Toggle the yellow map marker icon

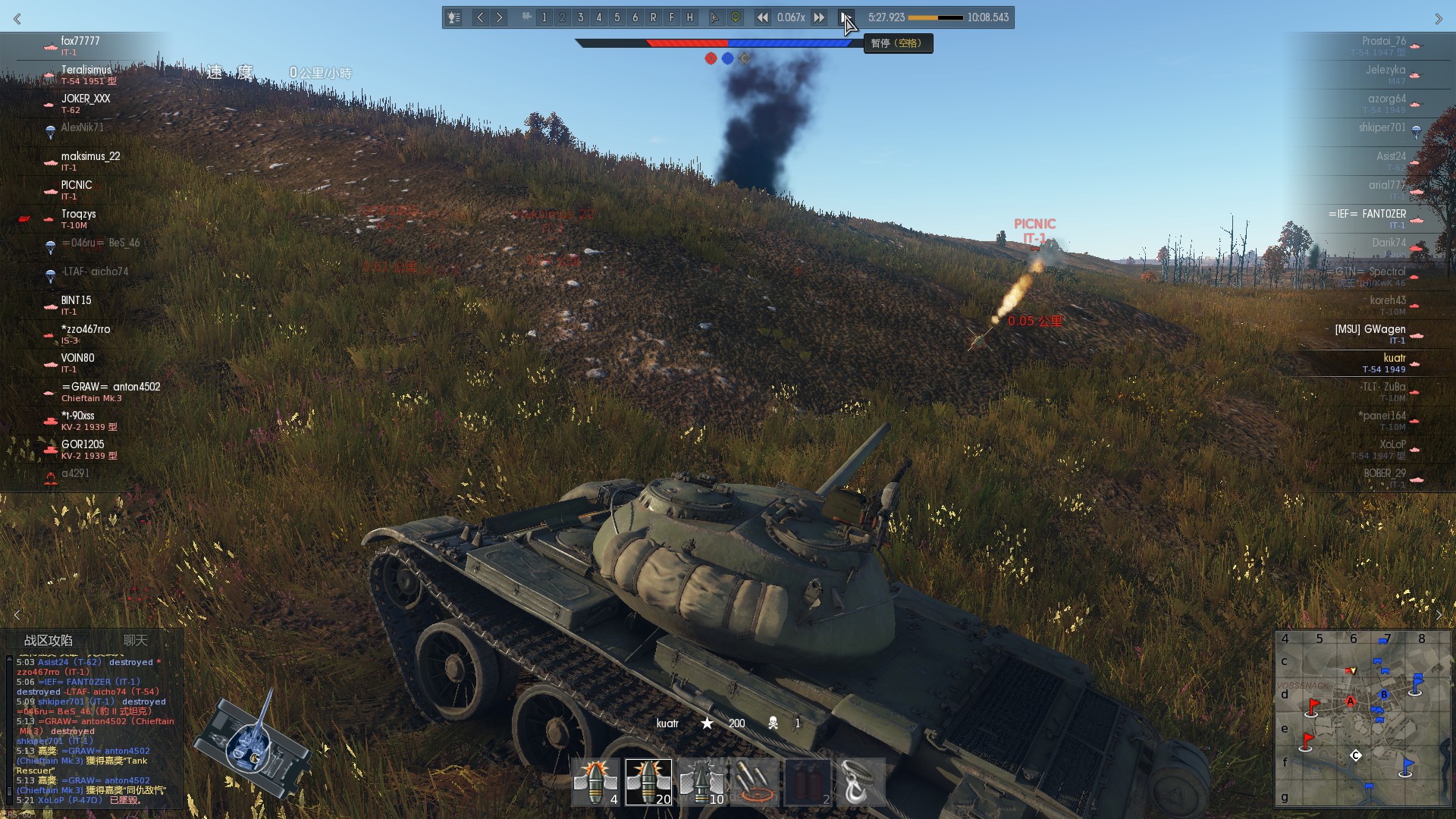(735, 17)
